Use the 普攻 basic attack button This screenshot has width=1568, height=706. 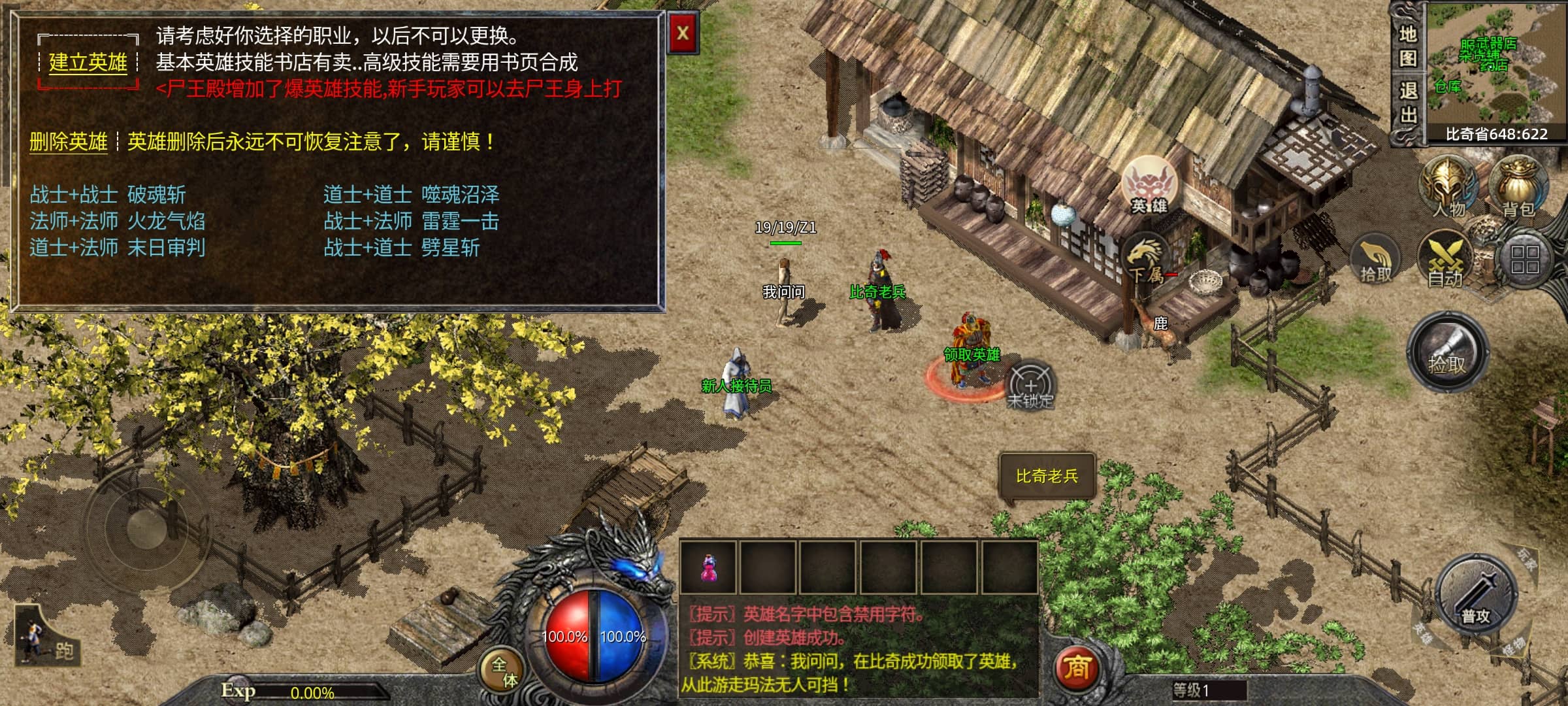coord(1476,596)
